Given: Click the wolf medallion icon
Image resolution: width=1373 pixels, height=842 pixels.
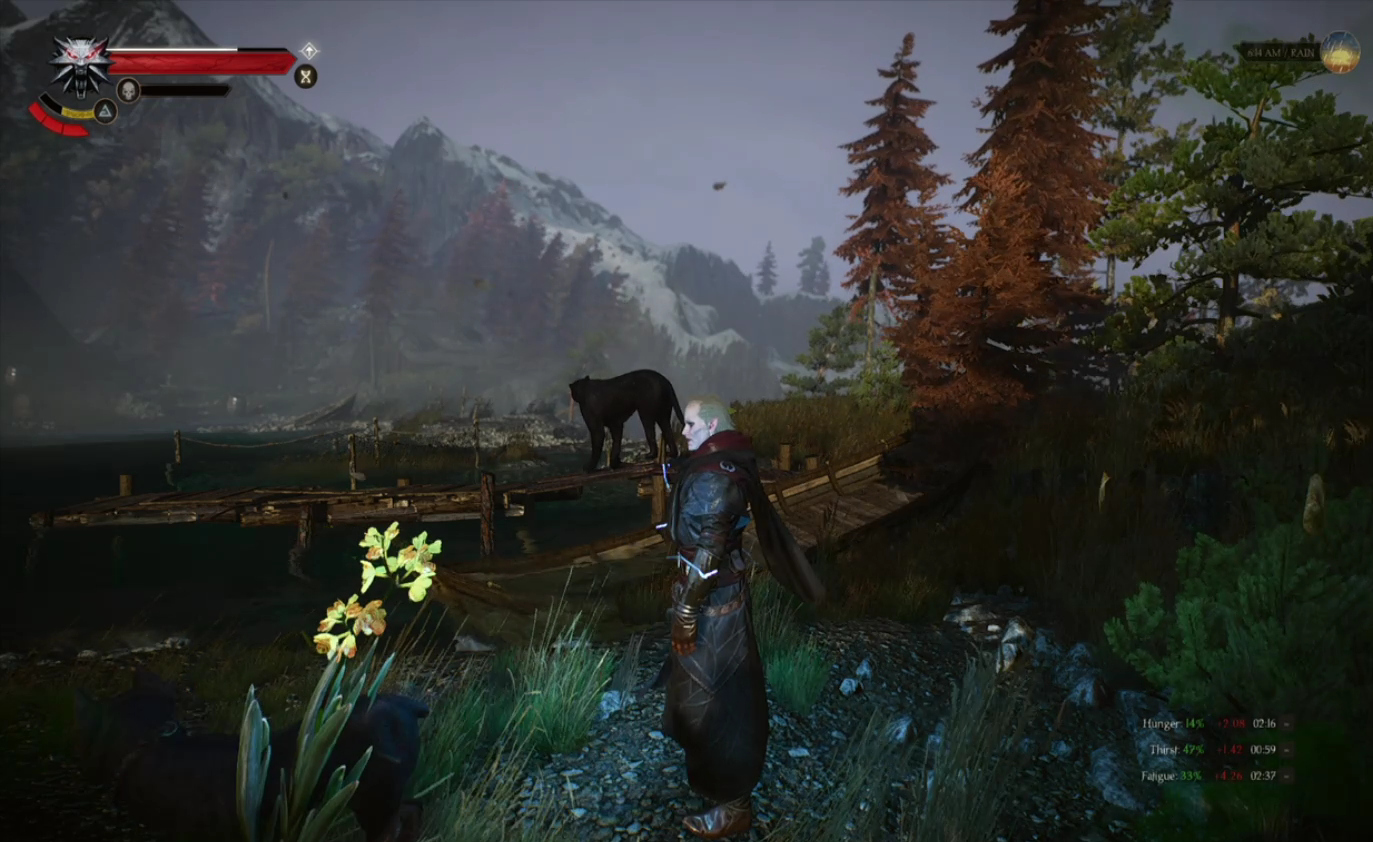Looking at the screenshot, I should click(80, 64).
